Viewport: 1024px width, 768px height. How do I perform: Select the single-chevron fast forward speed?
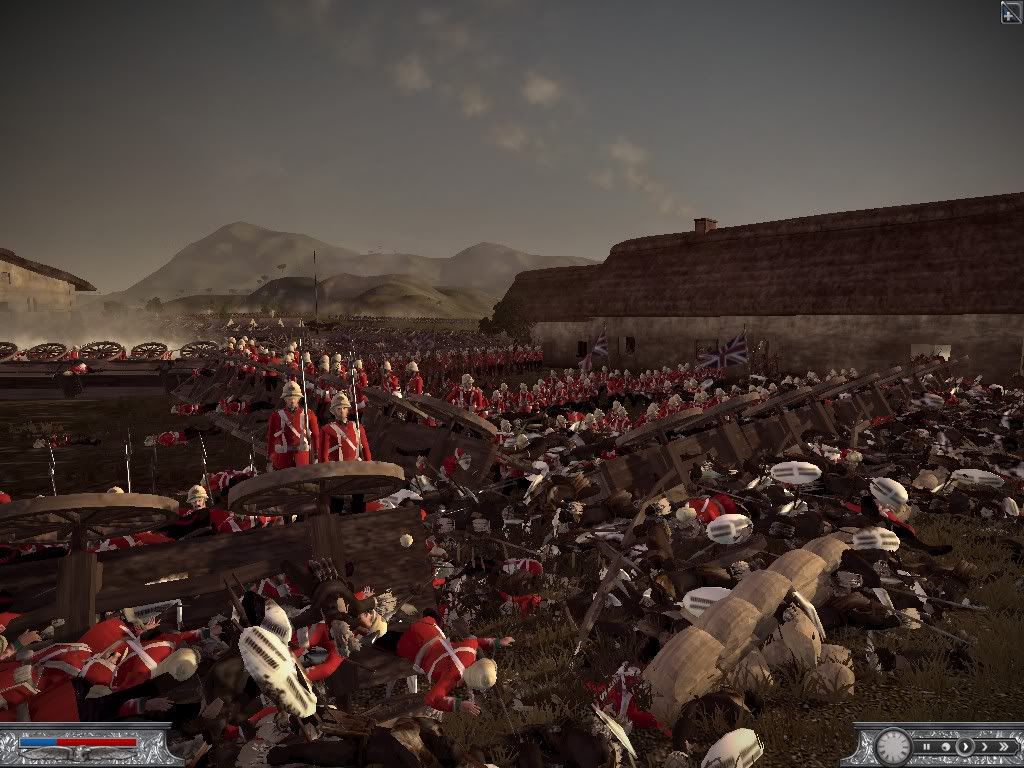pyautogui.click(x=983, y=746)
